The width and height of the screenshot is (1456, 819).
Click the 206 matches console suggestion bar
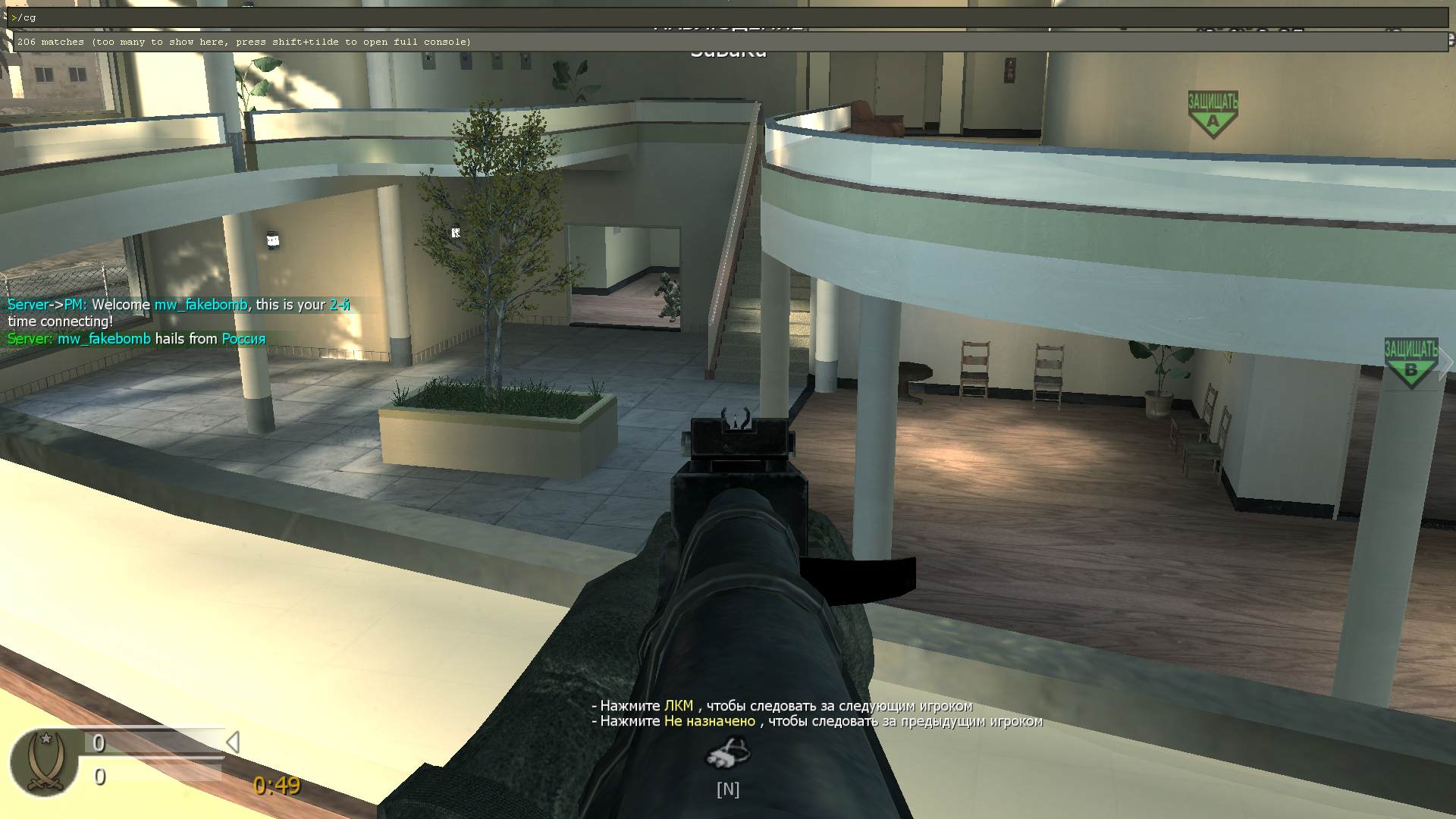(x=728, y=42)
